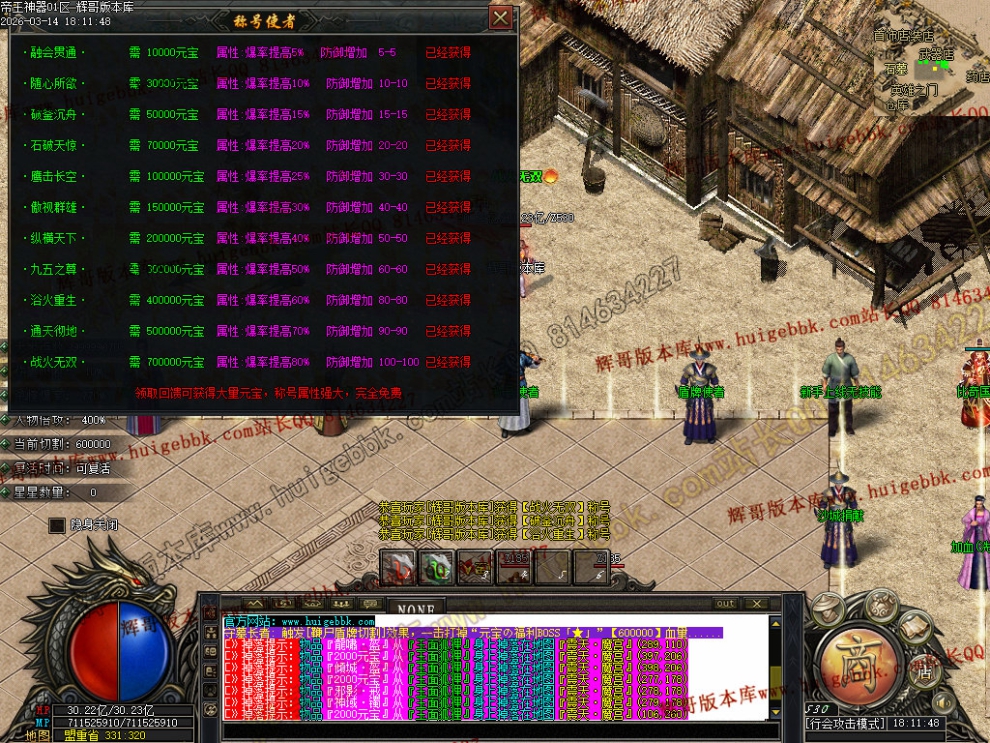The height and width of the screenshot is (743, 990).
Task: Toggle the 隐身关闭 checkbox
Action: tap(57, 525)
